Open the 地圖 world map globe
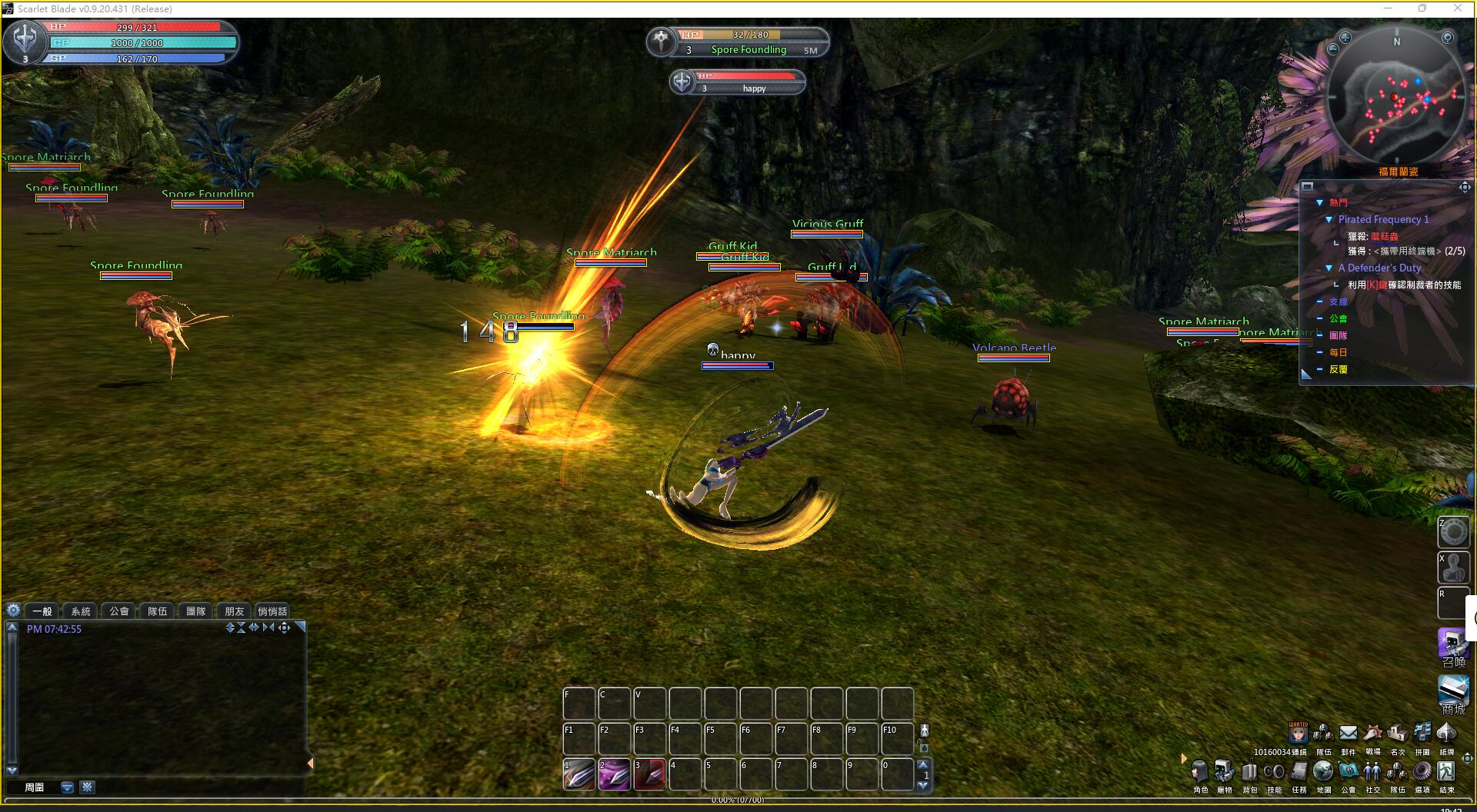The width and height of the screenshot is (1477, 812). pyautogui.click(x=1323, y=771)
